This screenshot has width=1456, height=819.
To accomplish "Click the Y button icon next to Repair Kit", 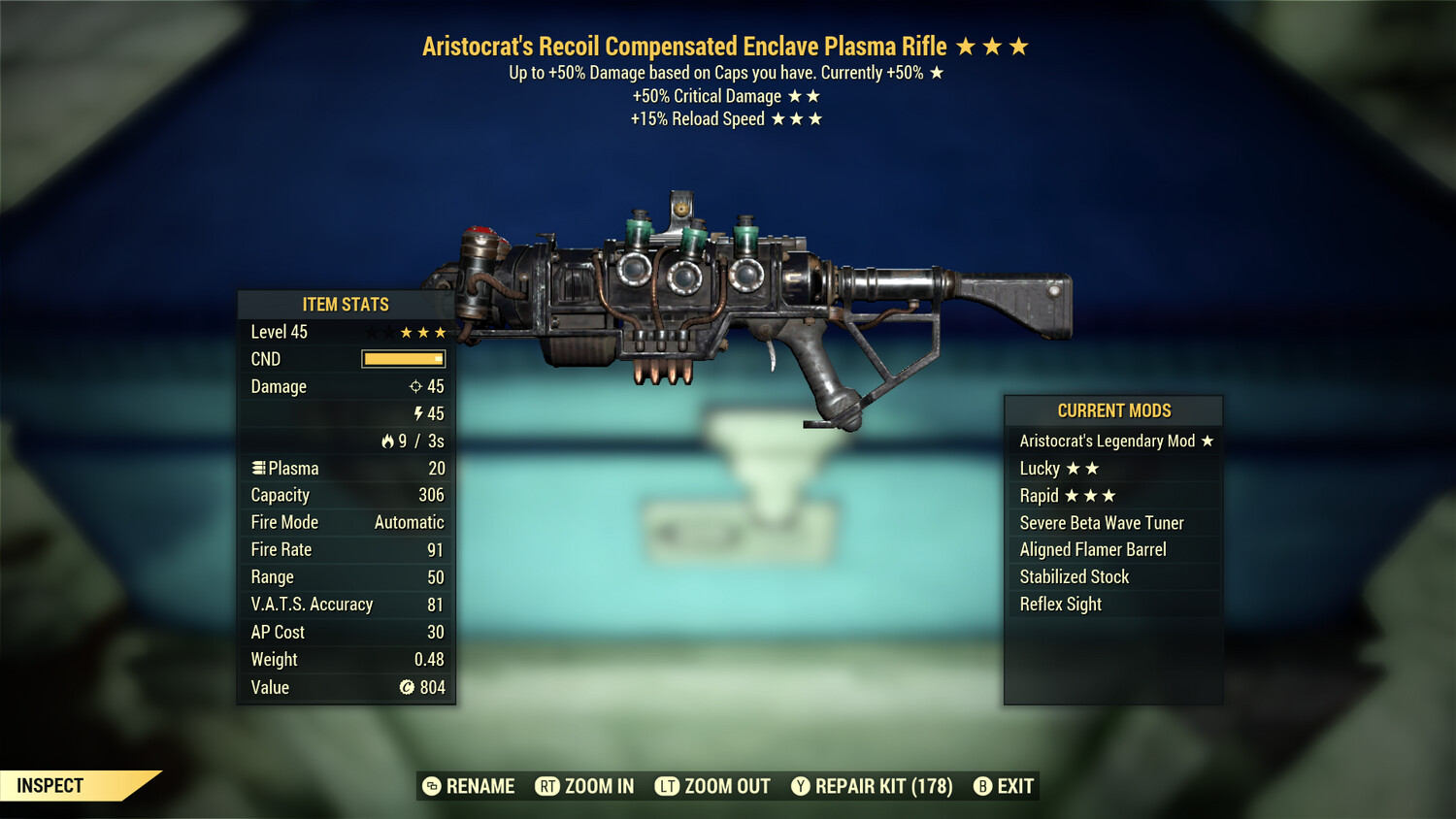I will pyautogui.click(x=801, y=786).
